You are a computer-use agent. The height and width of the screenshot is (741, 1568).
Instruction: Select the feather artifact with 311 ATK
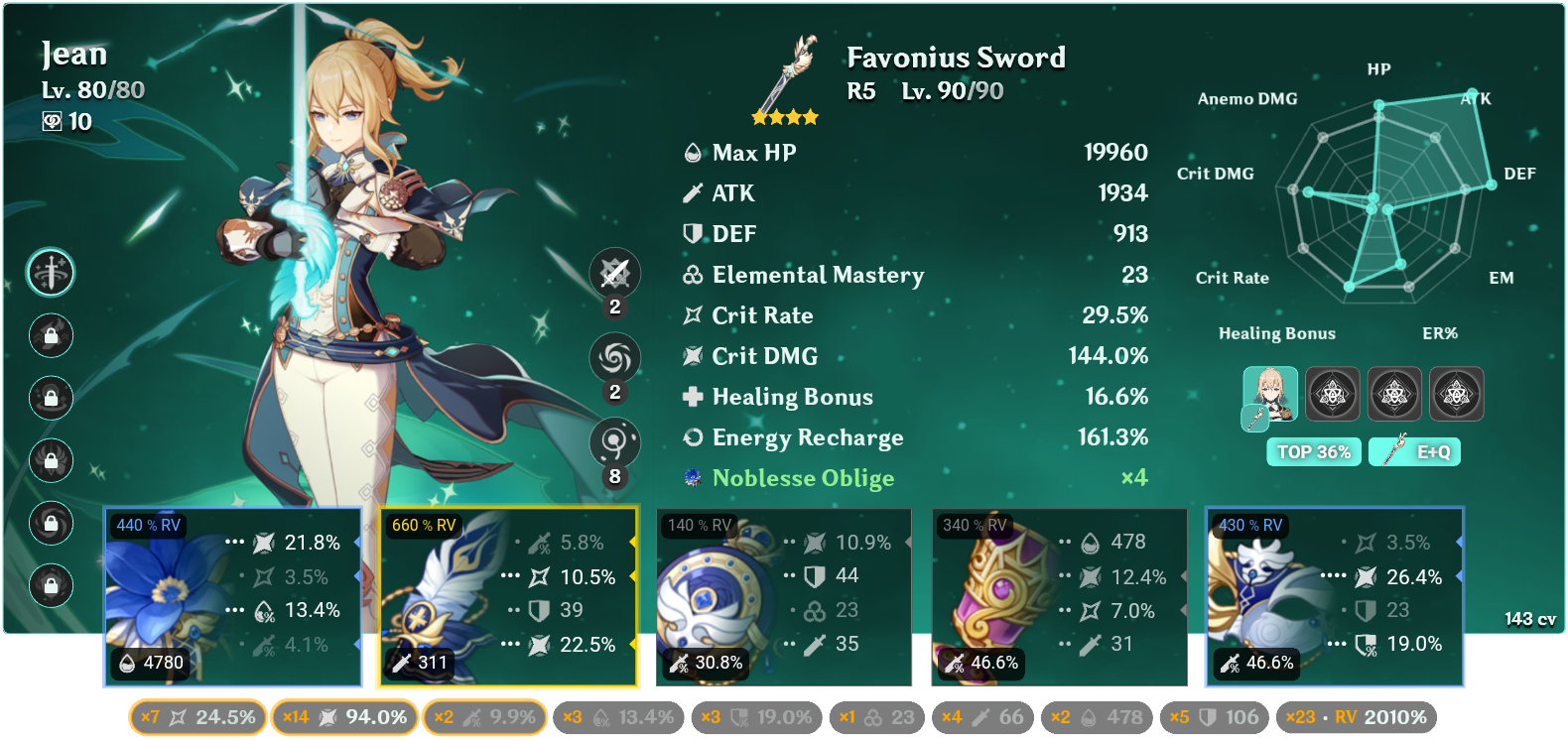click(x=507, y=596)
